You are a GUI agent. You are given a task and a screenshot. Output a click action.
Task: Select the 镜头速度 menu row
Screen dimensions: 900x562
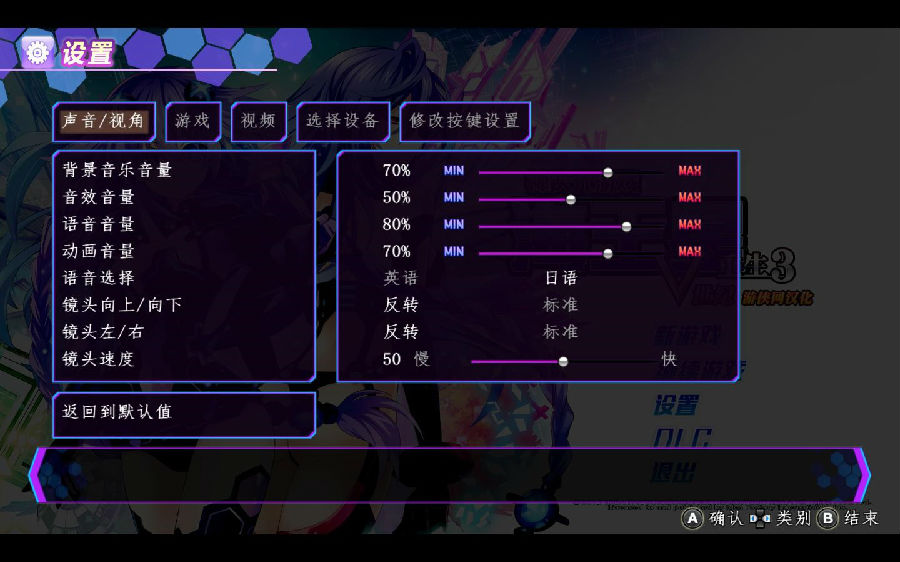(98, 359)
